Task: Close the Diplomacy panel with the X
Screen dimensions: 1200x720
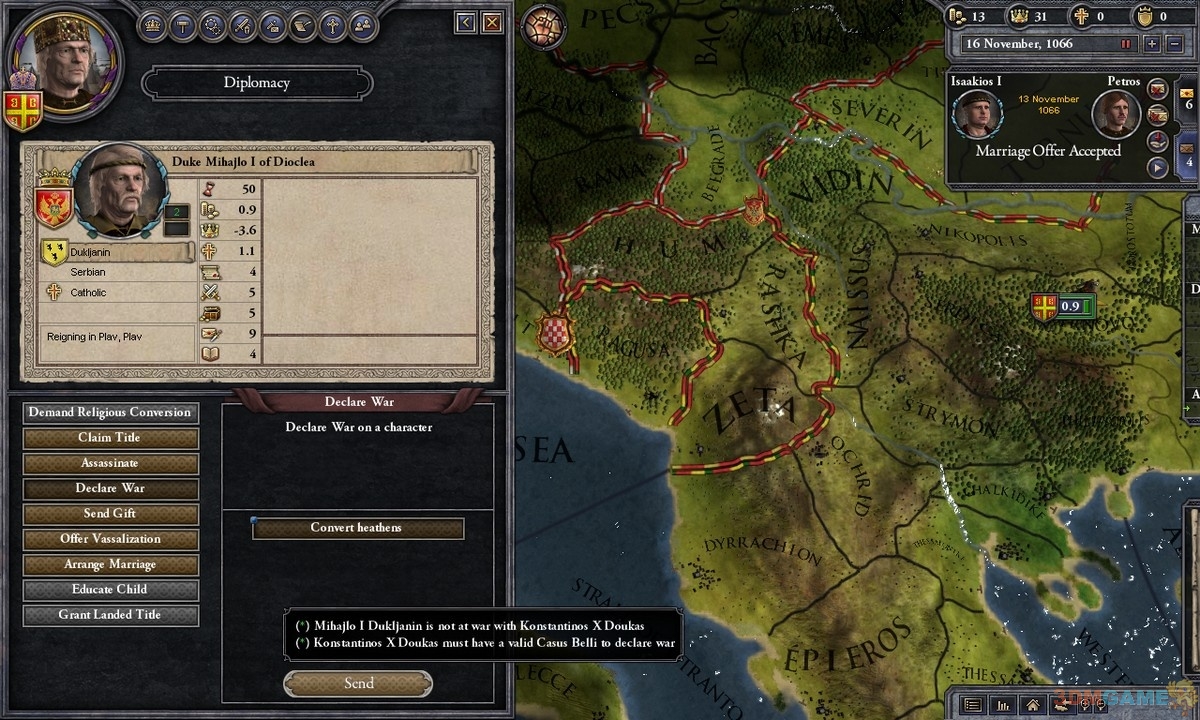Action: click(491, 22)
